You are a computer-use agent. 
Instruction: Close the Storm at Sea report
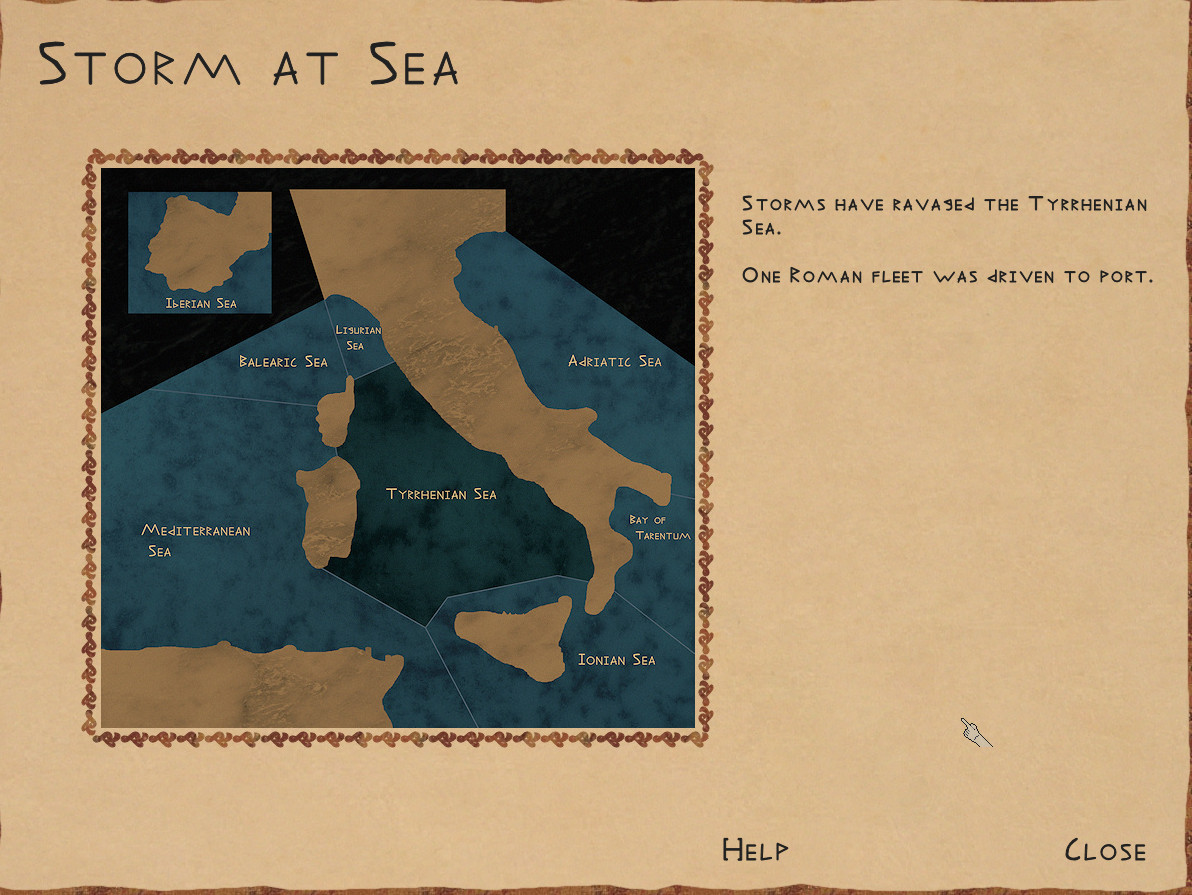coord(1105,851)
